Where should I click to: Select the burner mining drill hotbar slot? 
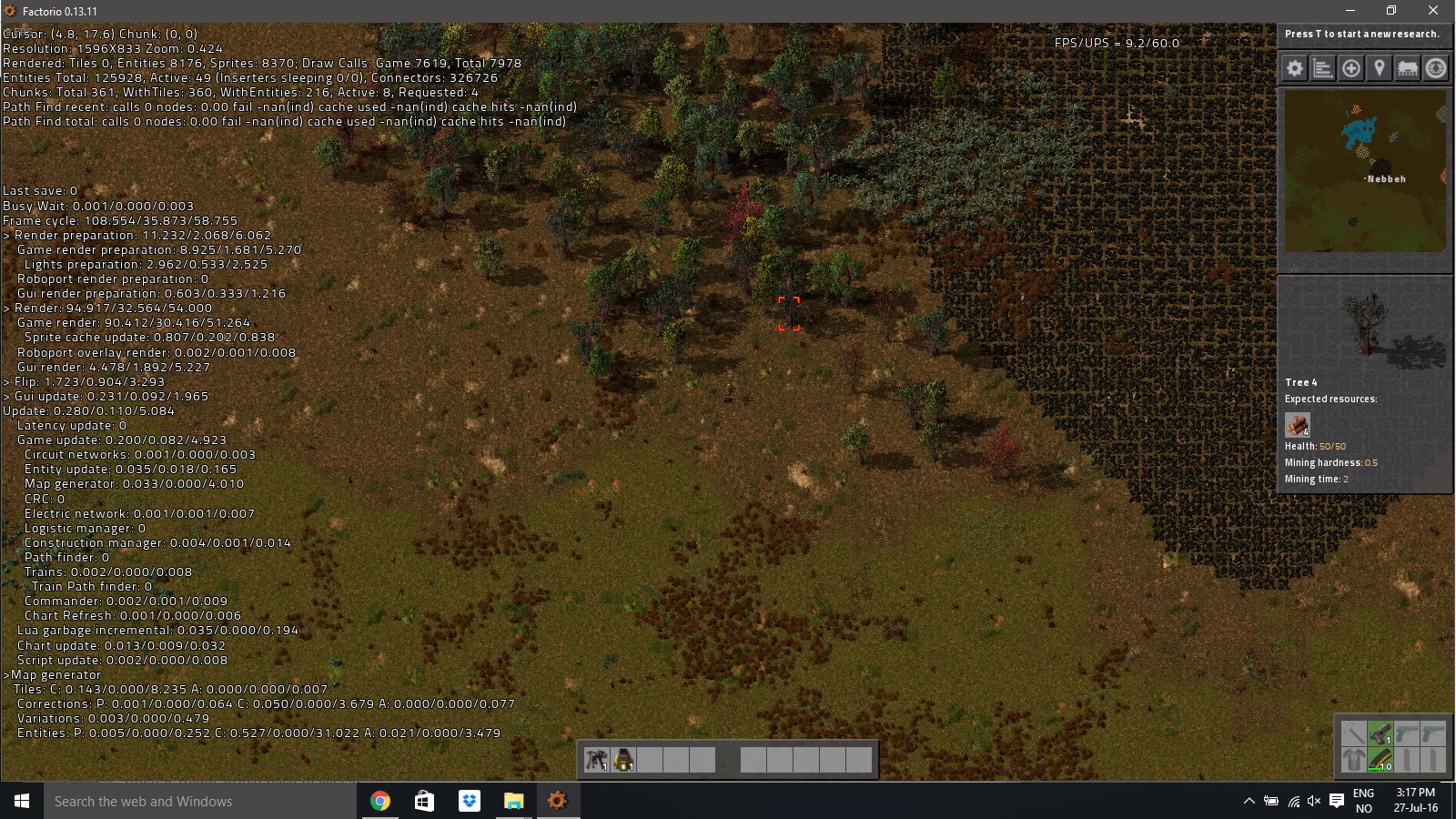(597, 760)
